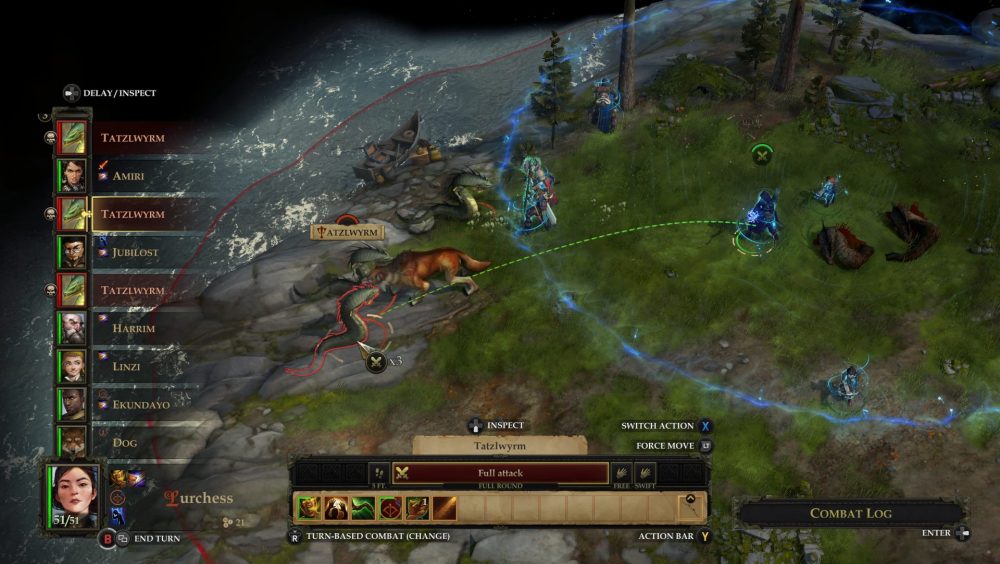Pick Linzi from the turn order

[72, 365]
